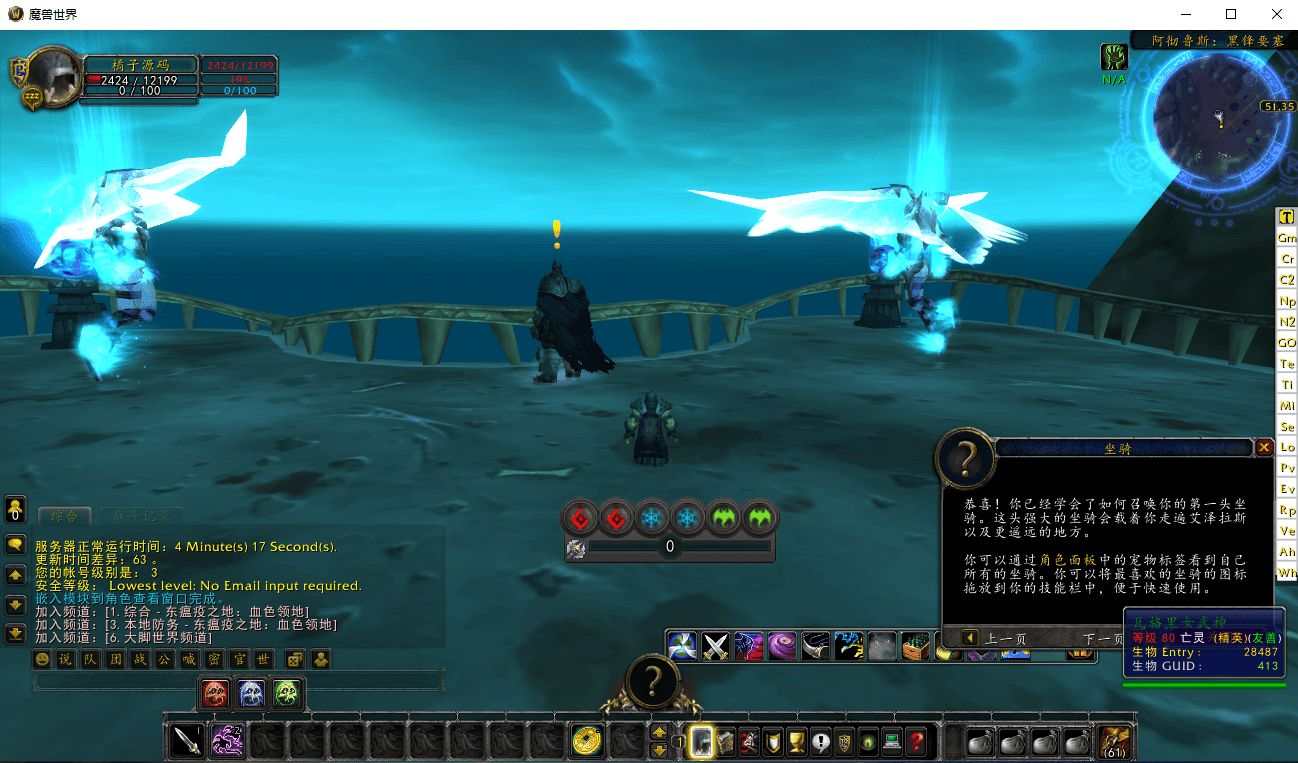Click the dice roll button
Viewport: 1298px width, 763px height.
point(294,659)
